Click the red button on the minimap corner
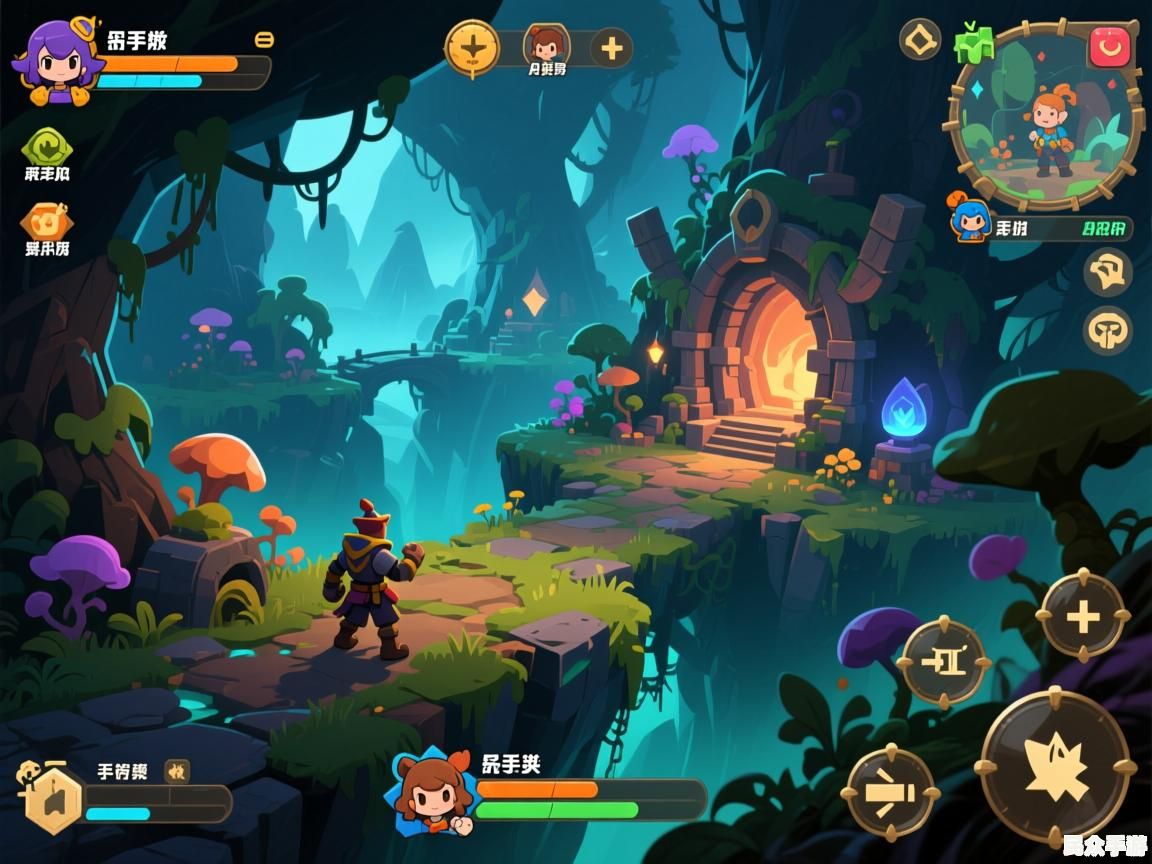This screenshot has height=864, width=1152. pos(1109,46)
